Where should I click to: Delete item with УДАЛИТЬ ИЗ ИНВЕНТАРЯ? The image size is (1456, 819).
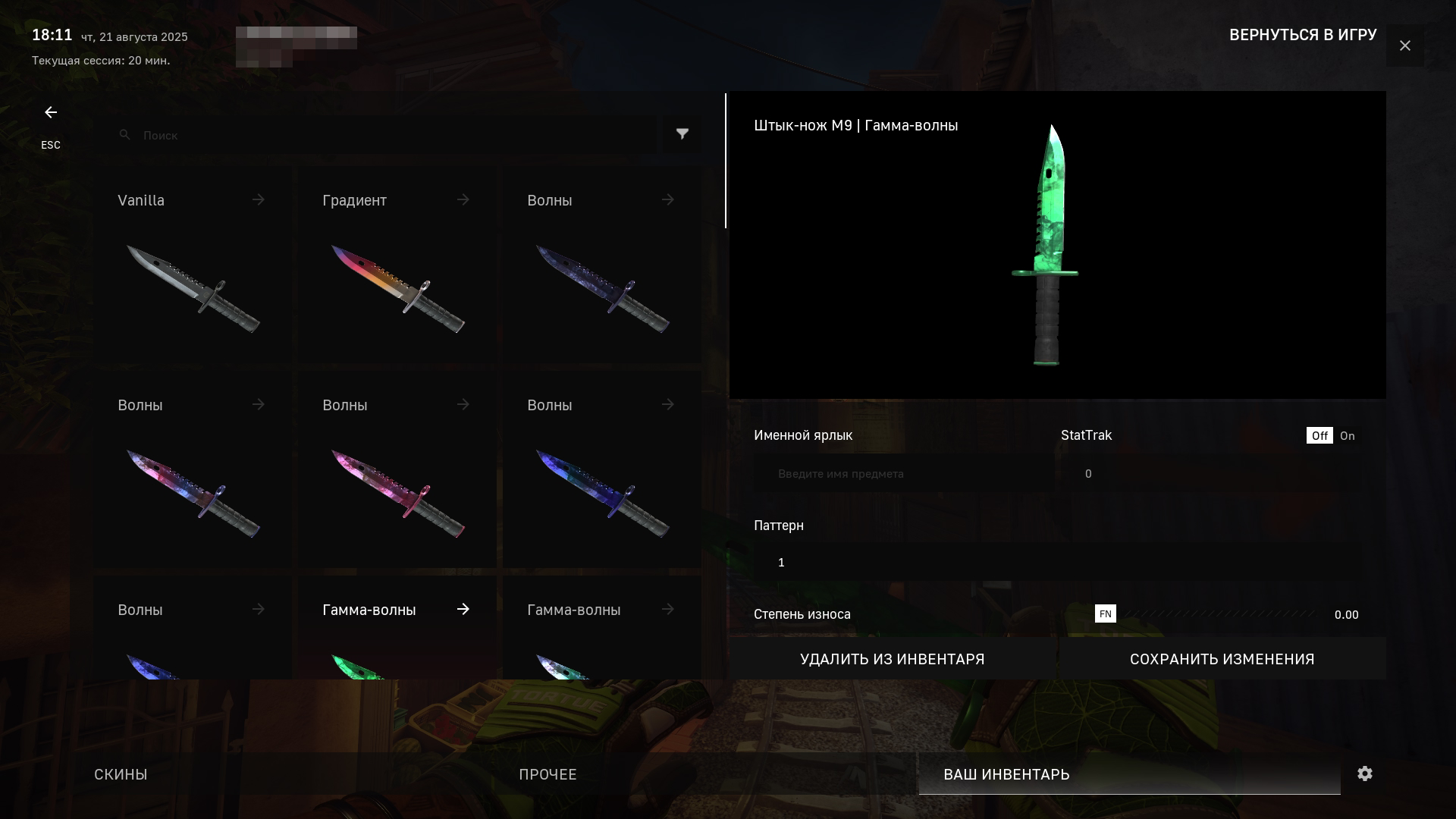tap(892, 659)
